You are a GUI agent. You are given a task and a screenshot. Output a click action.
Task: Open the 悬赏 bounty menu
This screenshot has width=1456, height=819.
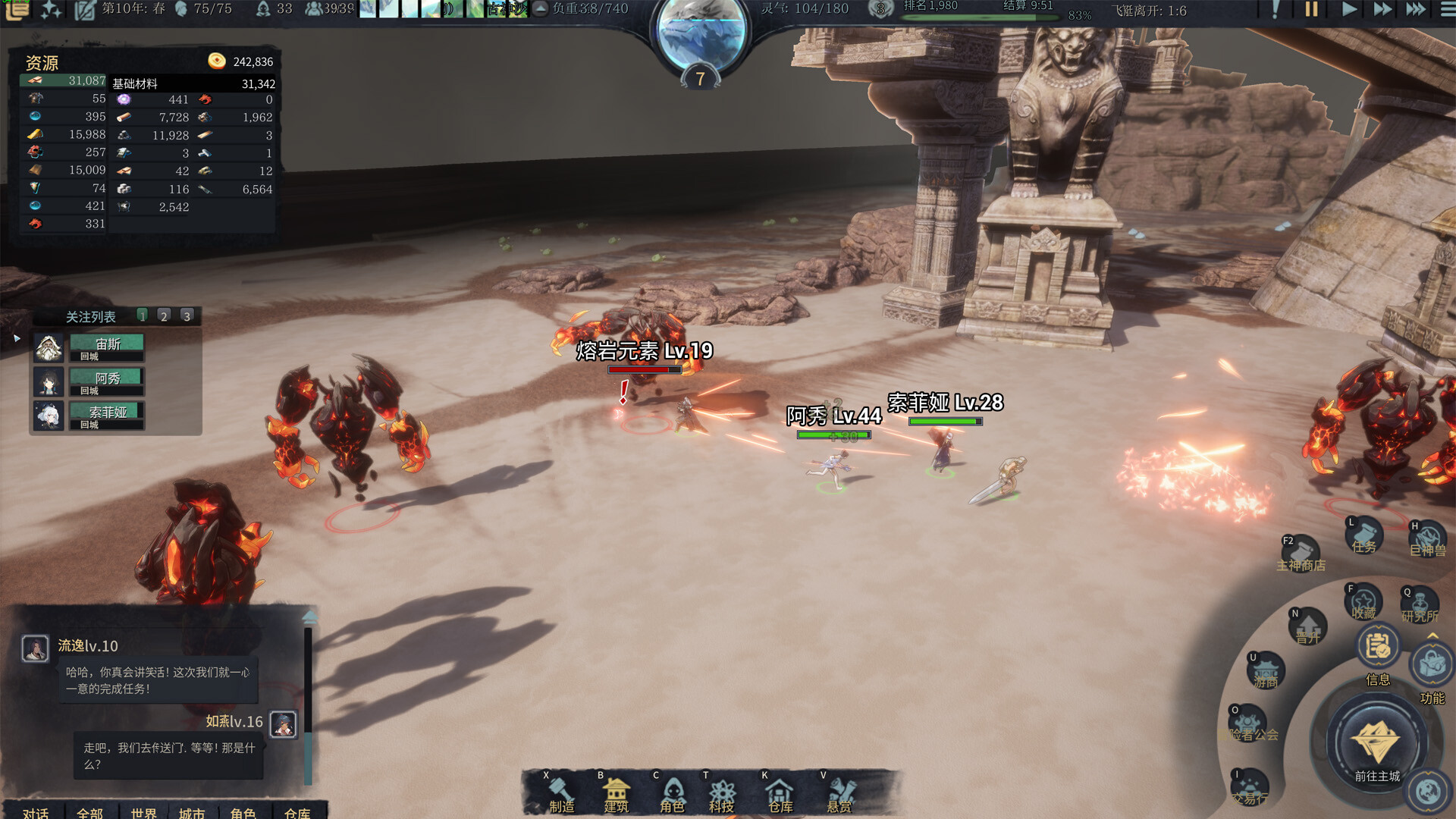tap(839, 793)
